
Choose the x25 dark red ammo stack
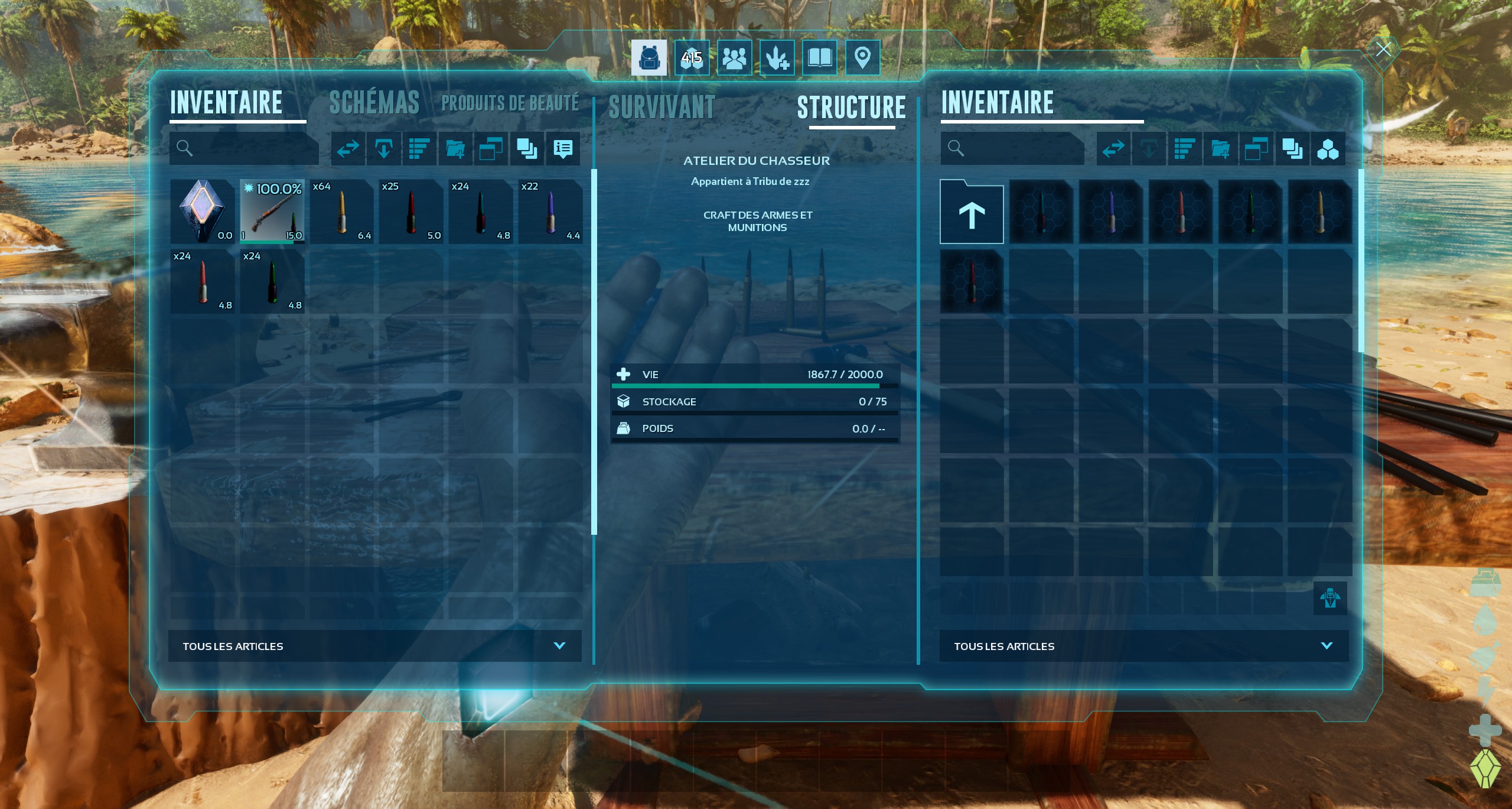tap(412, 212)
